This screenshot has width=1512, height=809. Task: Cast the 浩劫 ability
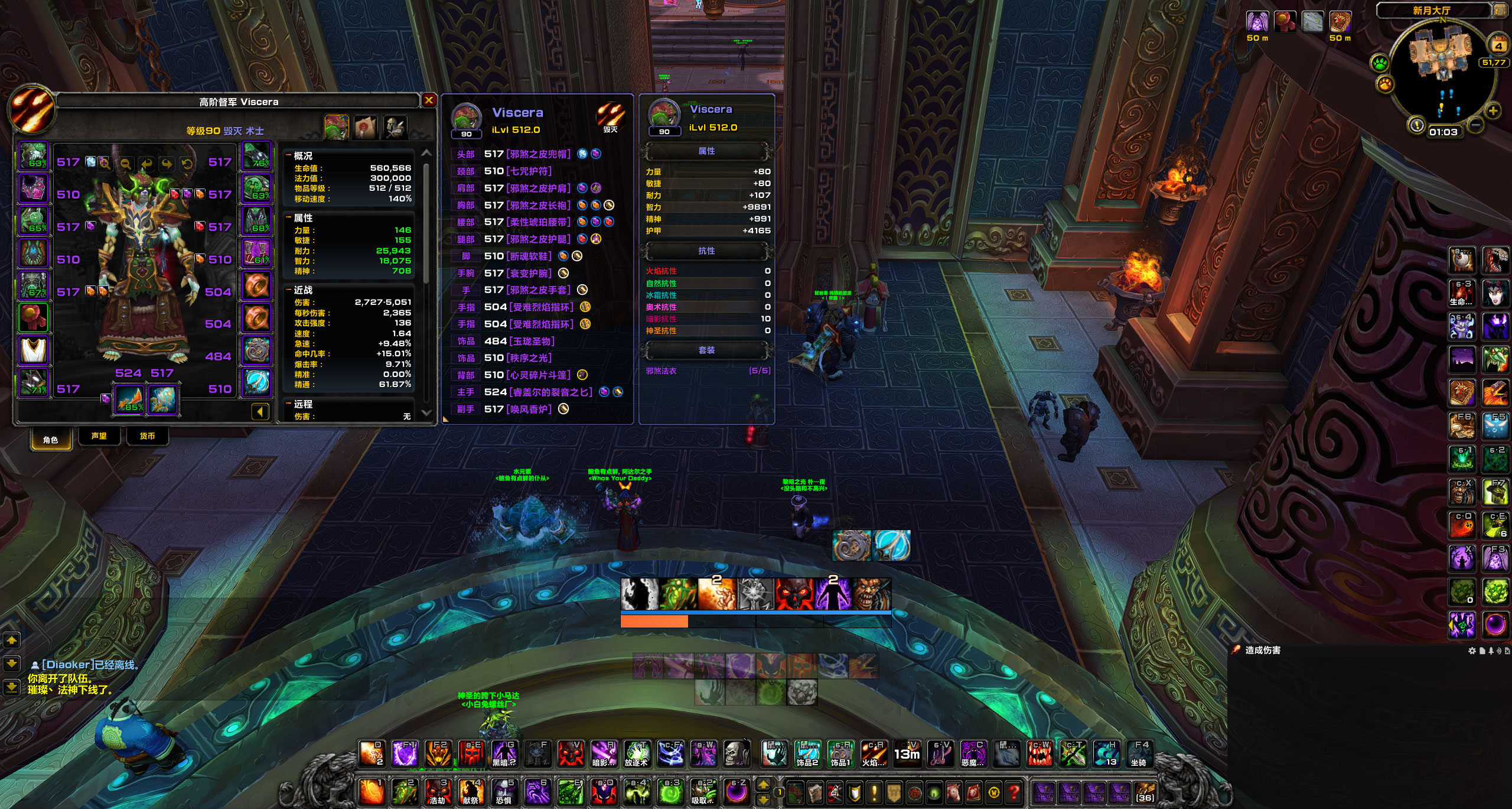(438, 791)
